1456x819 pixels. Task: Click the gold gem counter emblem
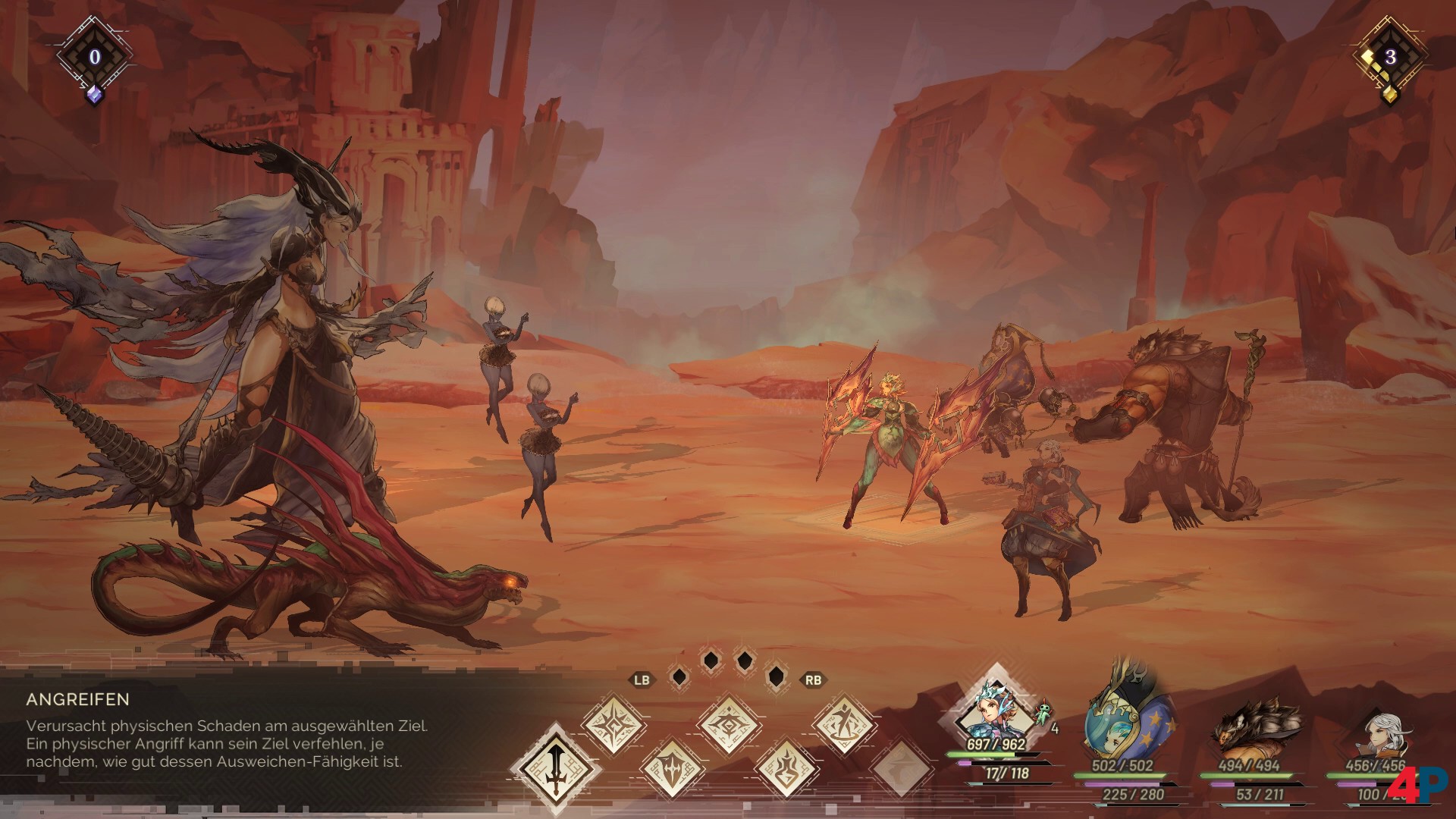1389,58
